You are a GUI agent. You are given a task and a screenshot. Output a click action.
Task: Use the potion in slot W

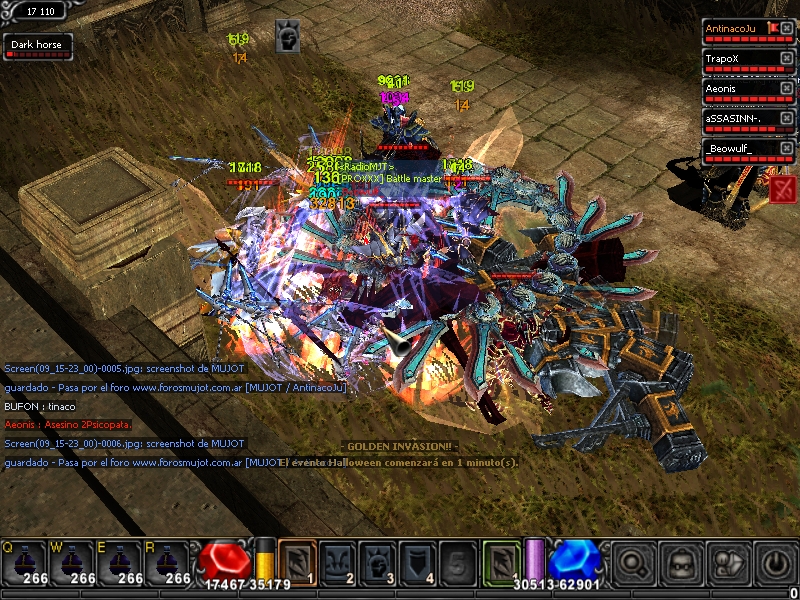pos(72,562)
